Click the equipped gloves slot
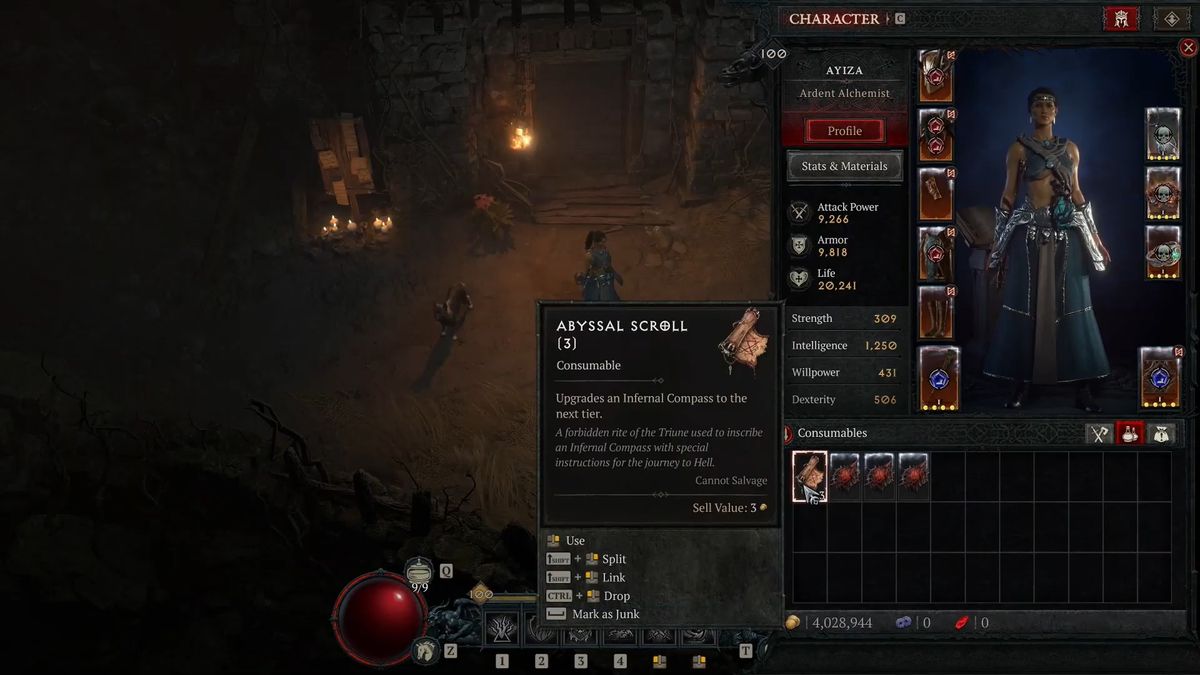Image resolution: width=1200 pixels, height=675 pixels. (936, 194)
